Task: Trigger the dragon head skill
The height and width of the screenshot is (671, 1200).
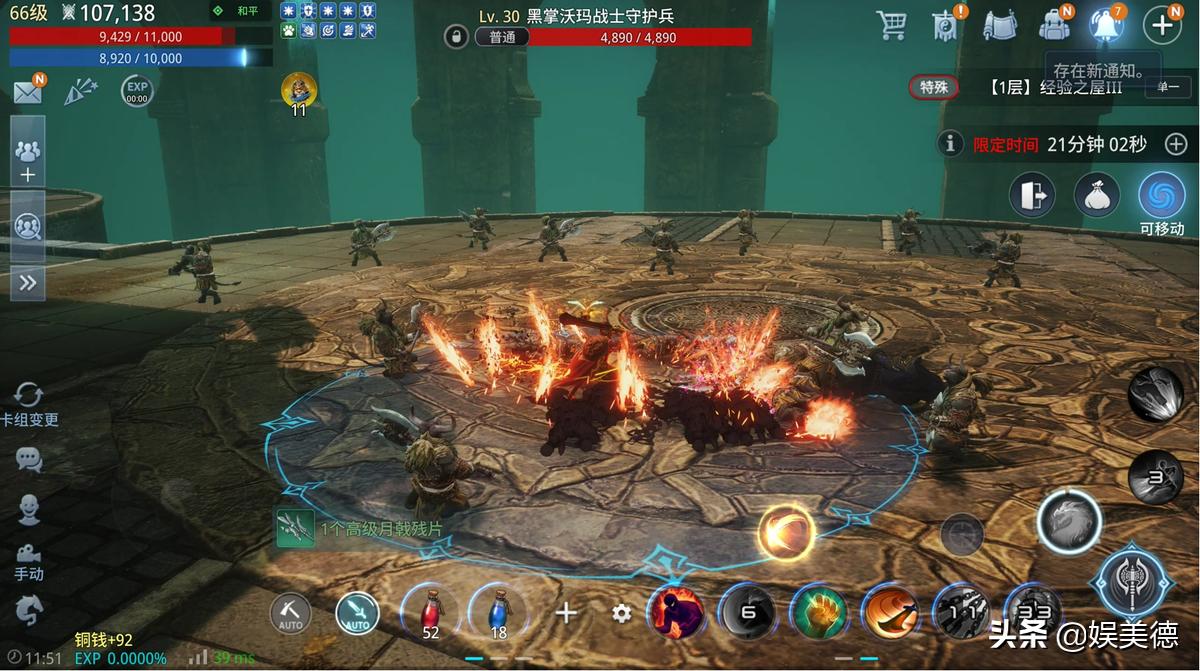Action: [1069, 522]
